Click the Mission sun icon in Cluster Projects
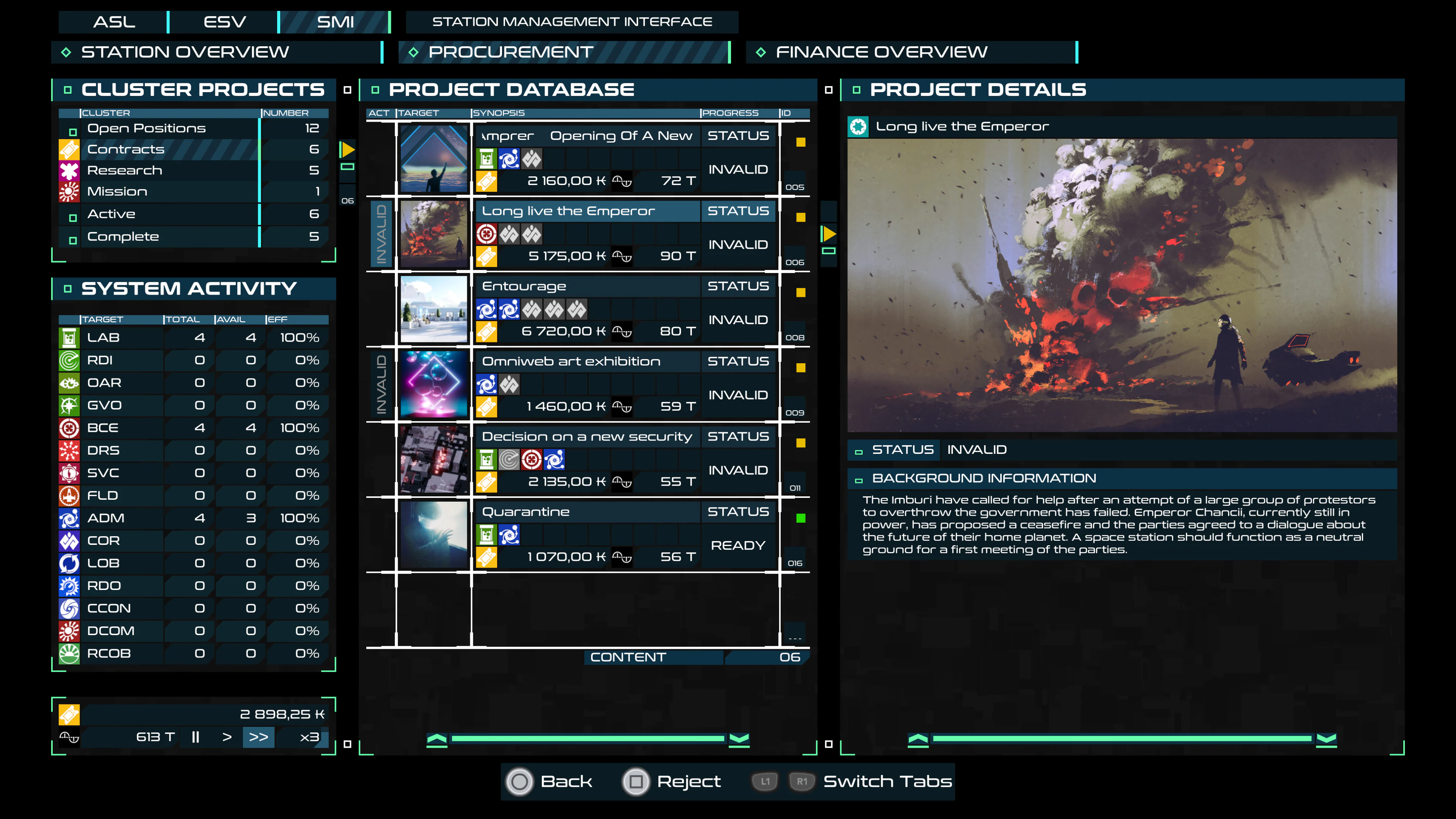Screen dimensions: 1456x819 (x=69, y=191)
